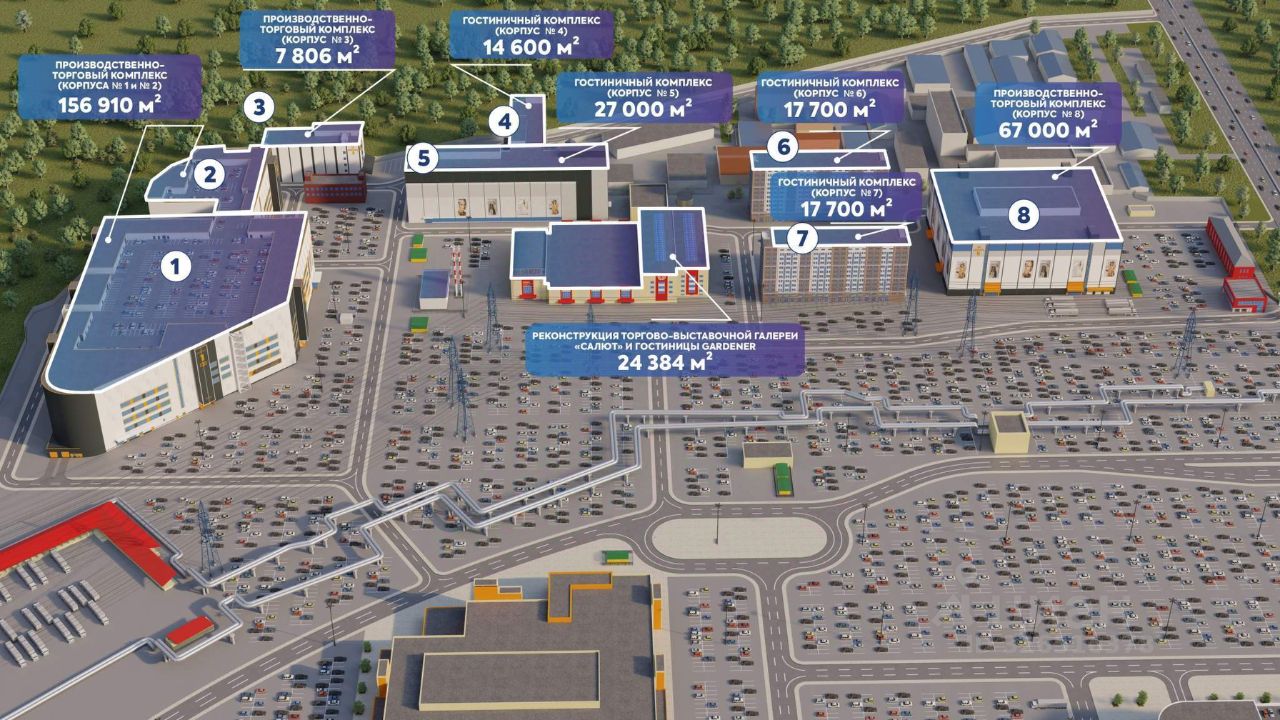Image resolution: width=1280 pixels, height=720 pixels.
Task: Choose the circled number 7 marker
Action: (802, 237)
